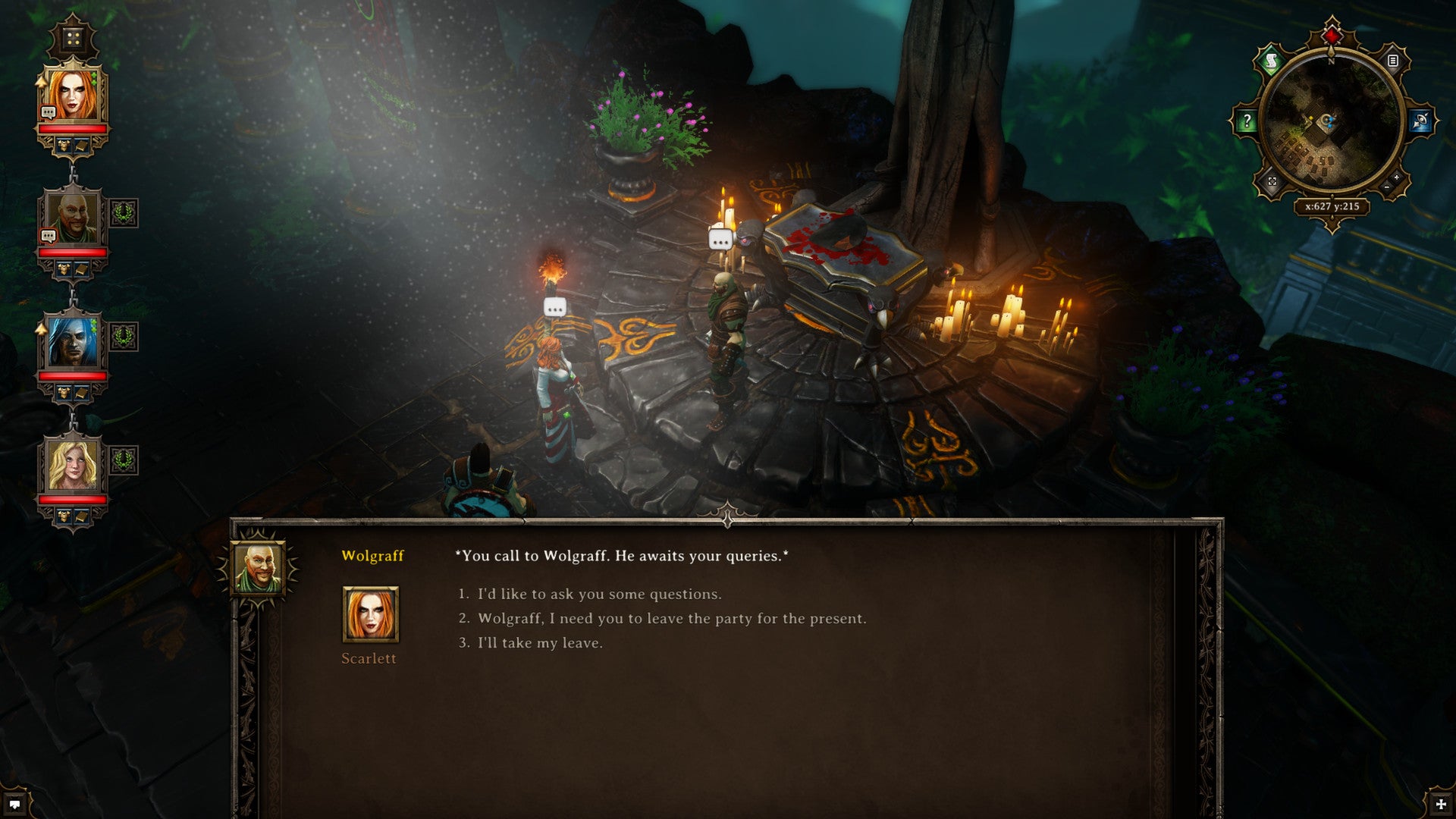Select the bald bearded companion portrait
This screenshot has width=1456, height=819.
click(x=72, y=218)
